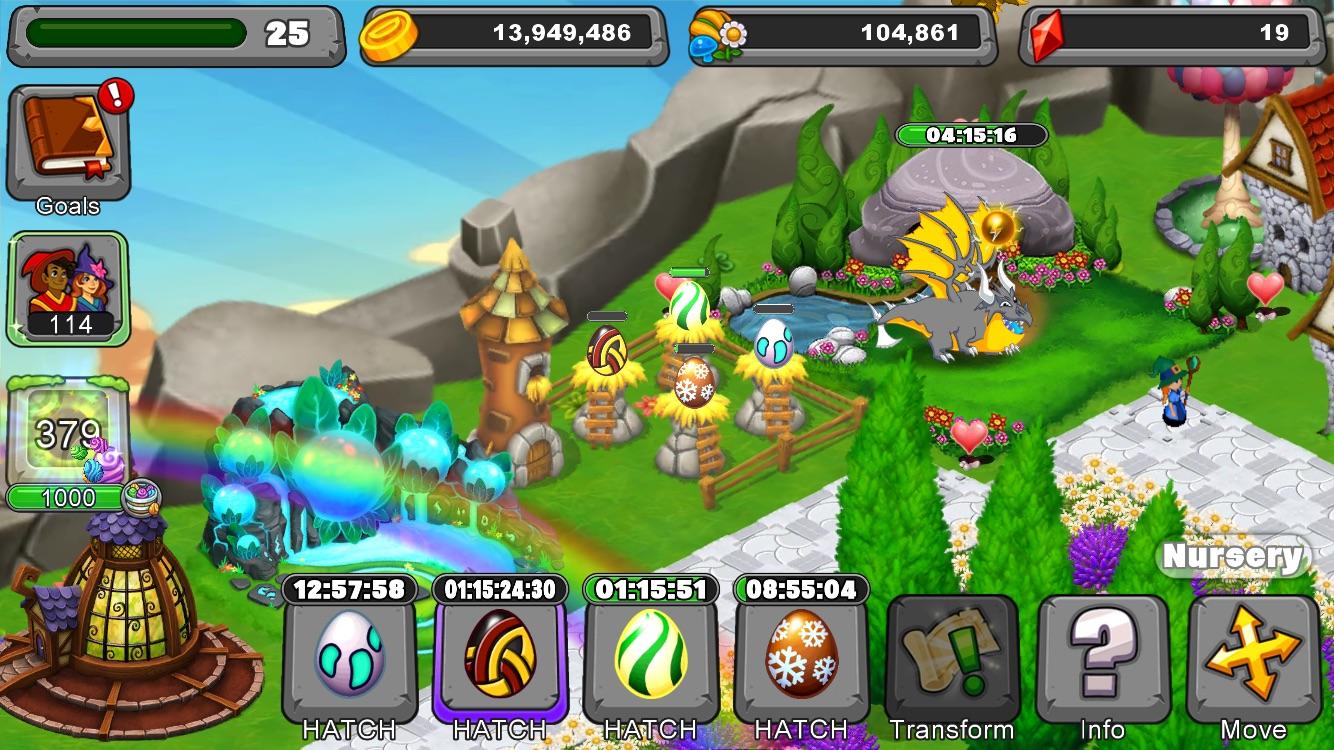Image resolution: width=1334 pixels, height=750 pixels.
Task: Tap the gold coins counter
Action: tap(510, 32)
